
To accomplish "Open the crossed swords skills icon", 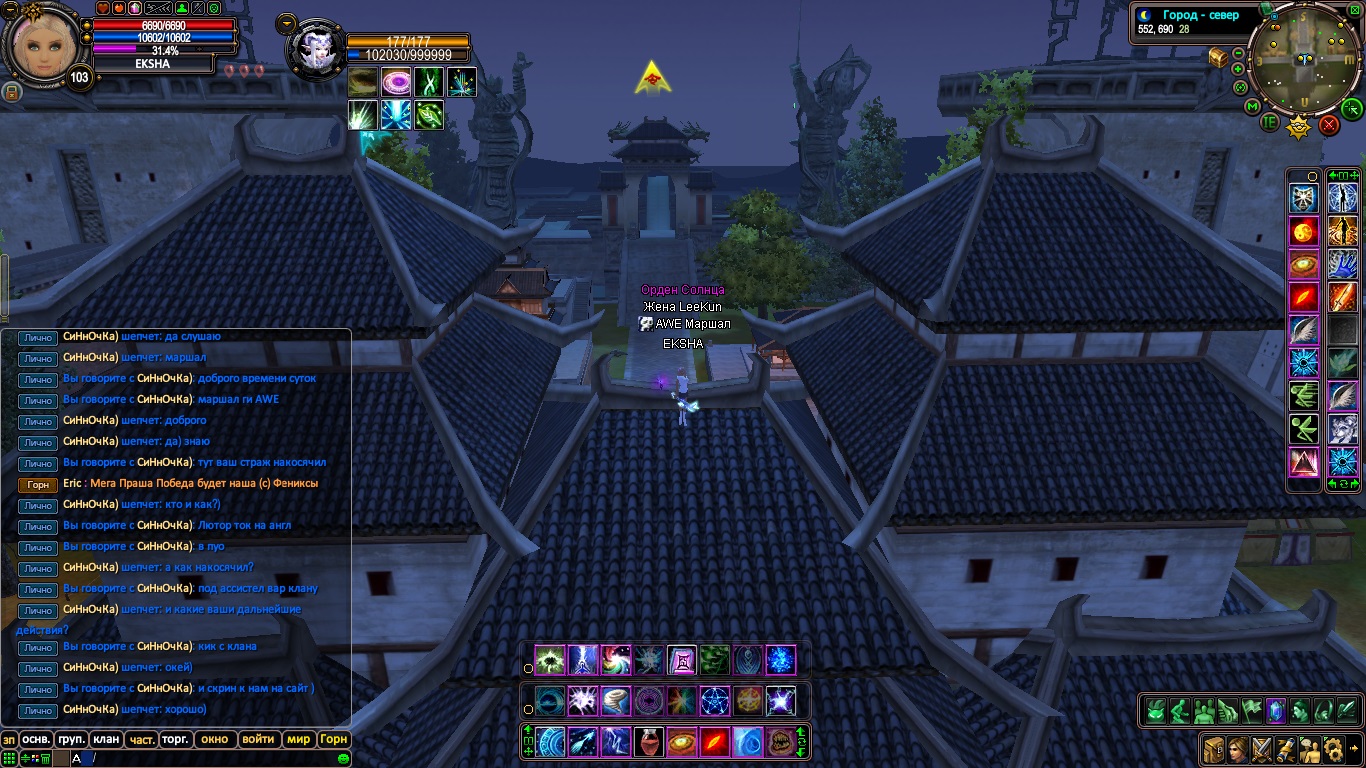I will (x=1262, y=748).
